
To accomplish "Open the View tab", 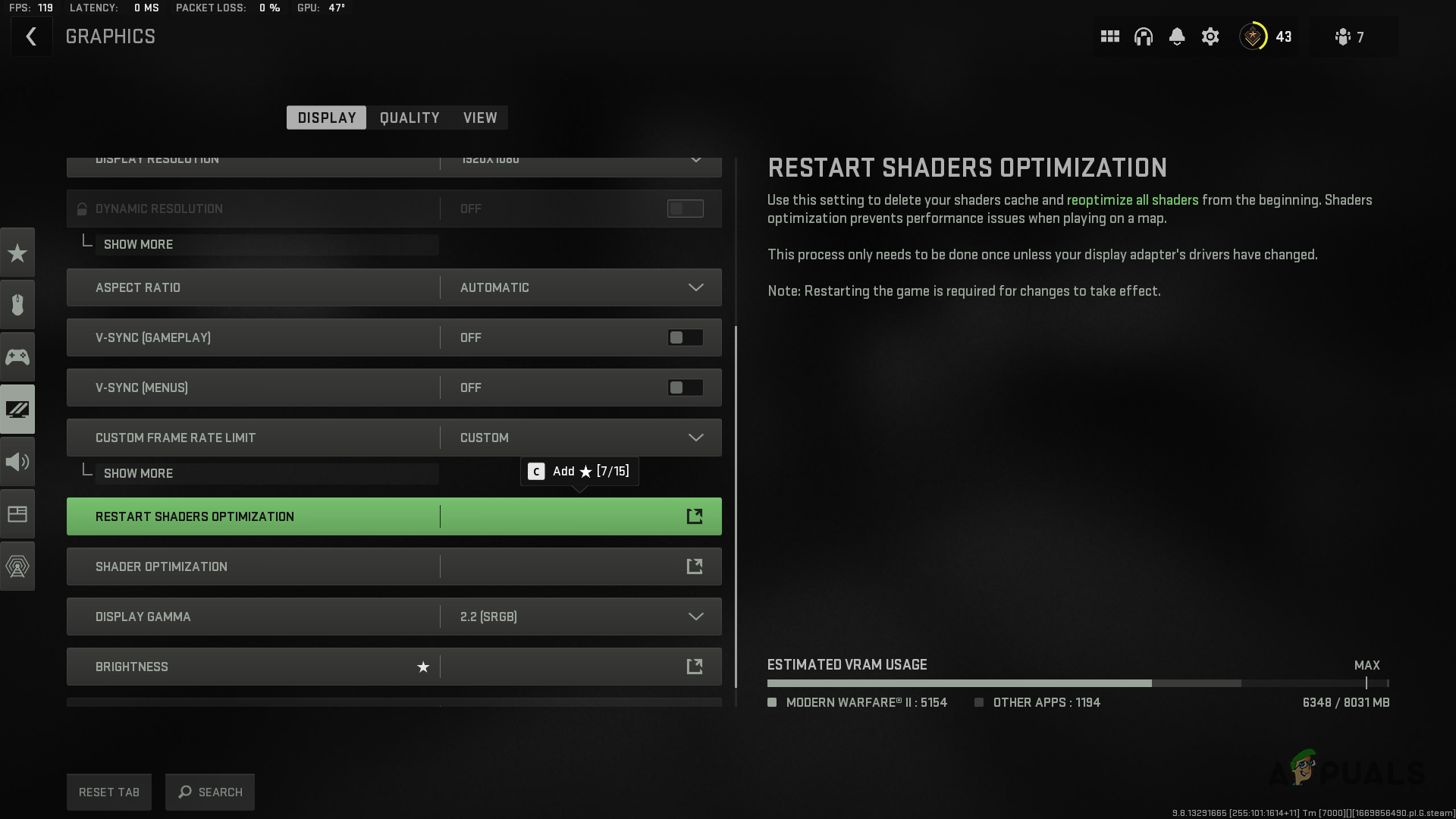I will 479,118.
